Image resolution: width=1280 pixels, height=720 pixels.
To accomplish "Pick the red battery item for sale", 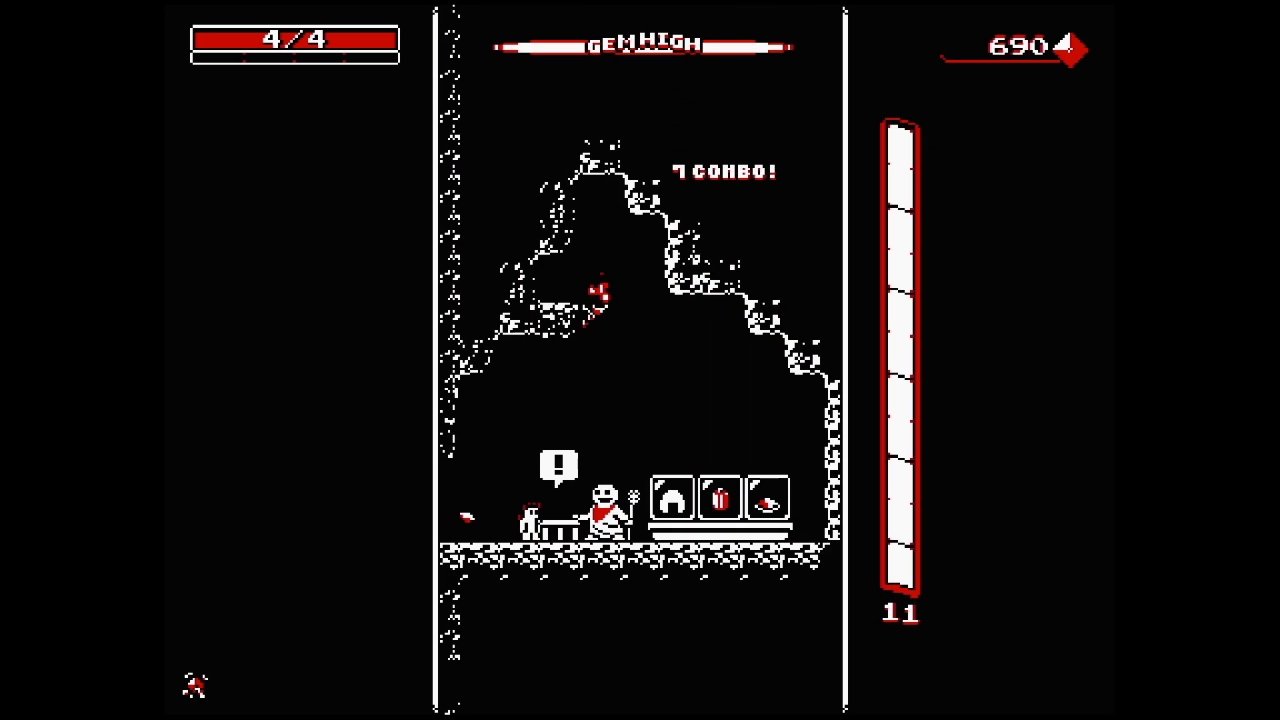I will (721, 499).
